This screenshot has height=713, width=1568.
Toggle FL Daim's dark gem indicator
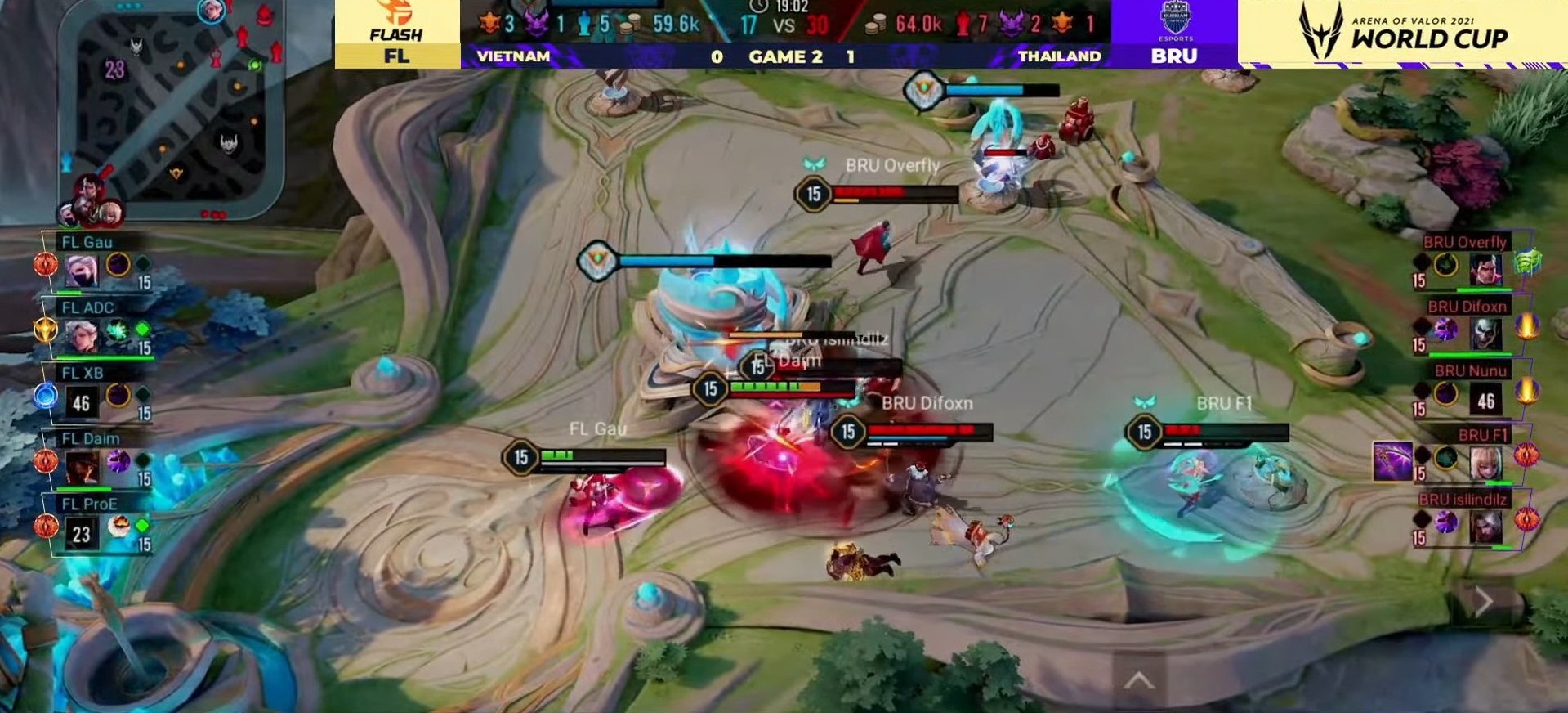pyautogui.click(x=143, y=461)
